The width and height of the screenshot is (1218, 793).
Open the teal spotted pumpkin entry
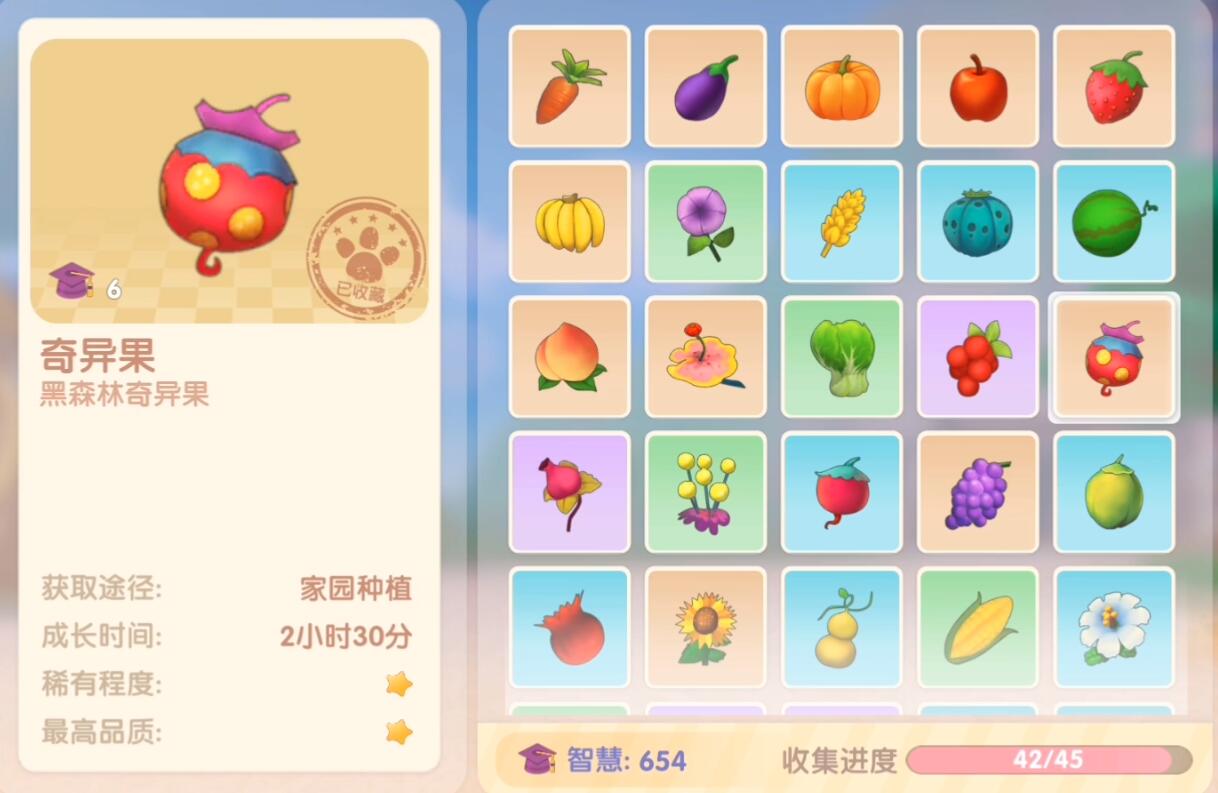pyautogui.click(x=977, y=222)
